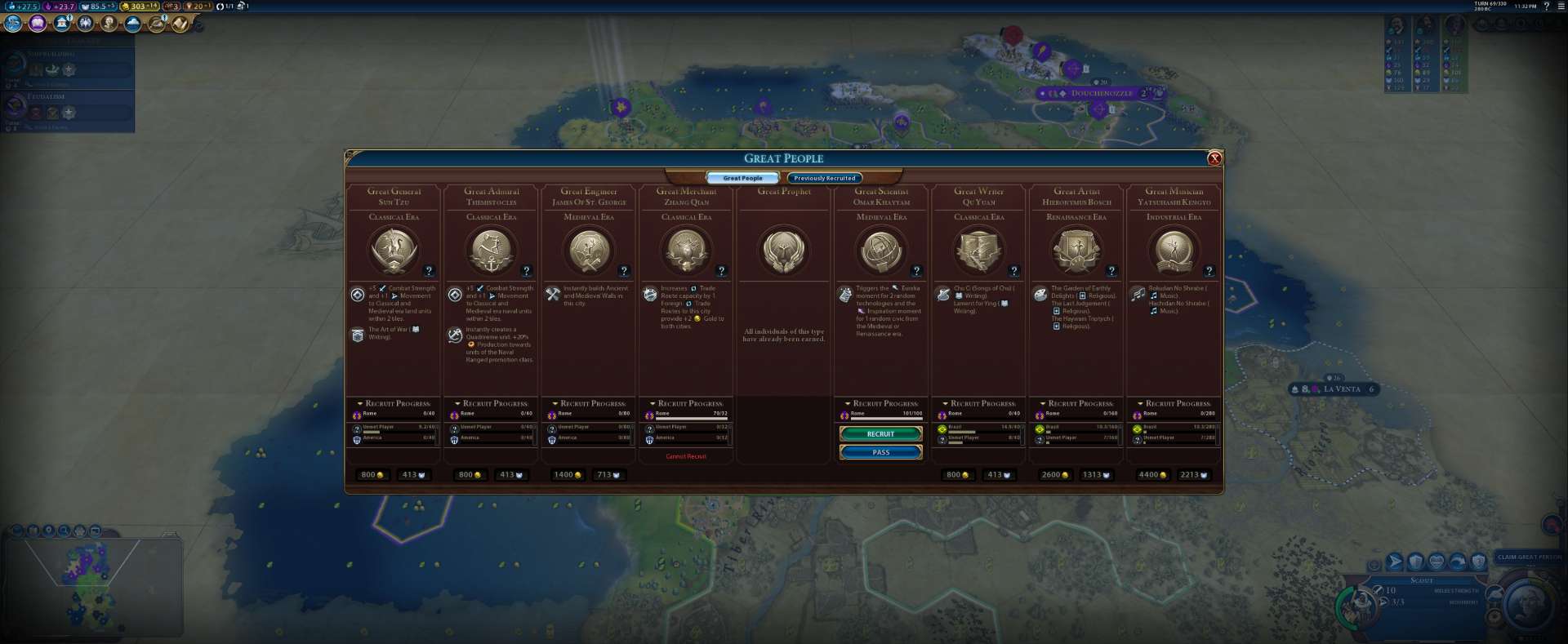Open Sun Tzu's question mark info

point(429,271)
